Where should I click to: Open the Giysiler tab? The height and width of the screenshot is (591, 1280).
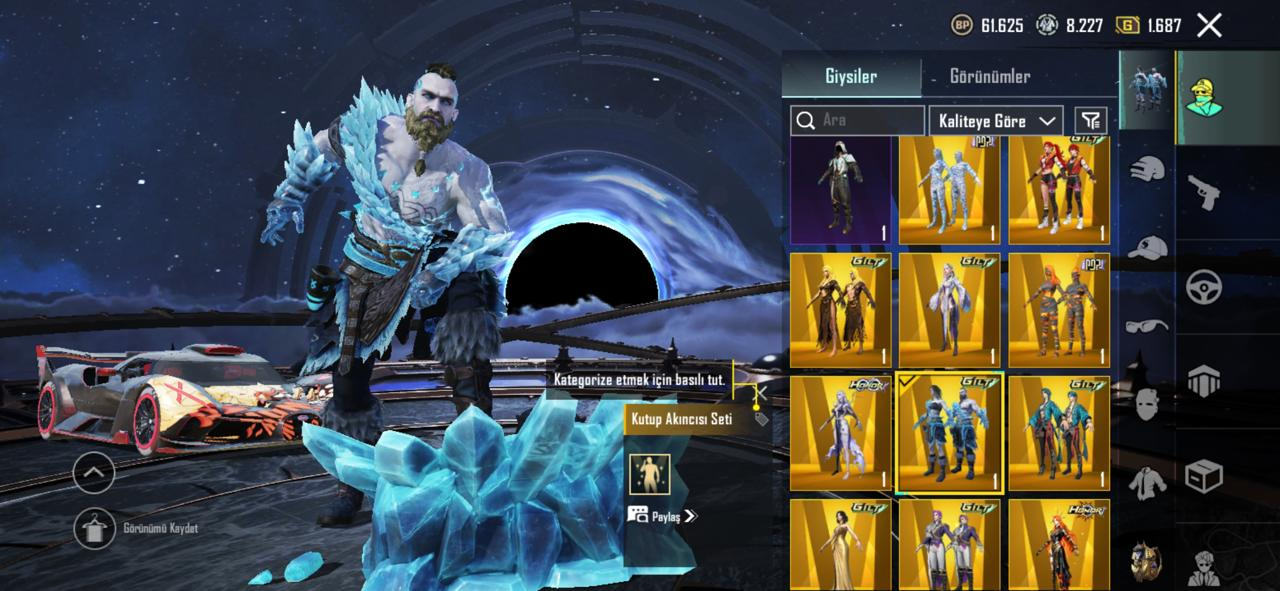point(851,77)
